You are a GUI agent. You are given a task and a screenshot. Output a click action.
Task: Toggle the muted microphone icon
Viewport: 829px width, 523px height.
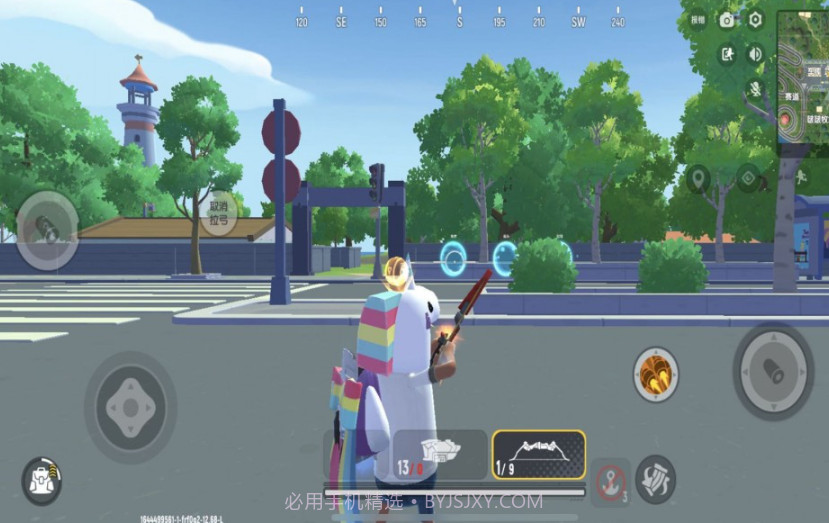click(x=755, y=88)
